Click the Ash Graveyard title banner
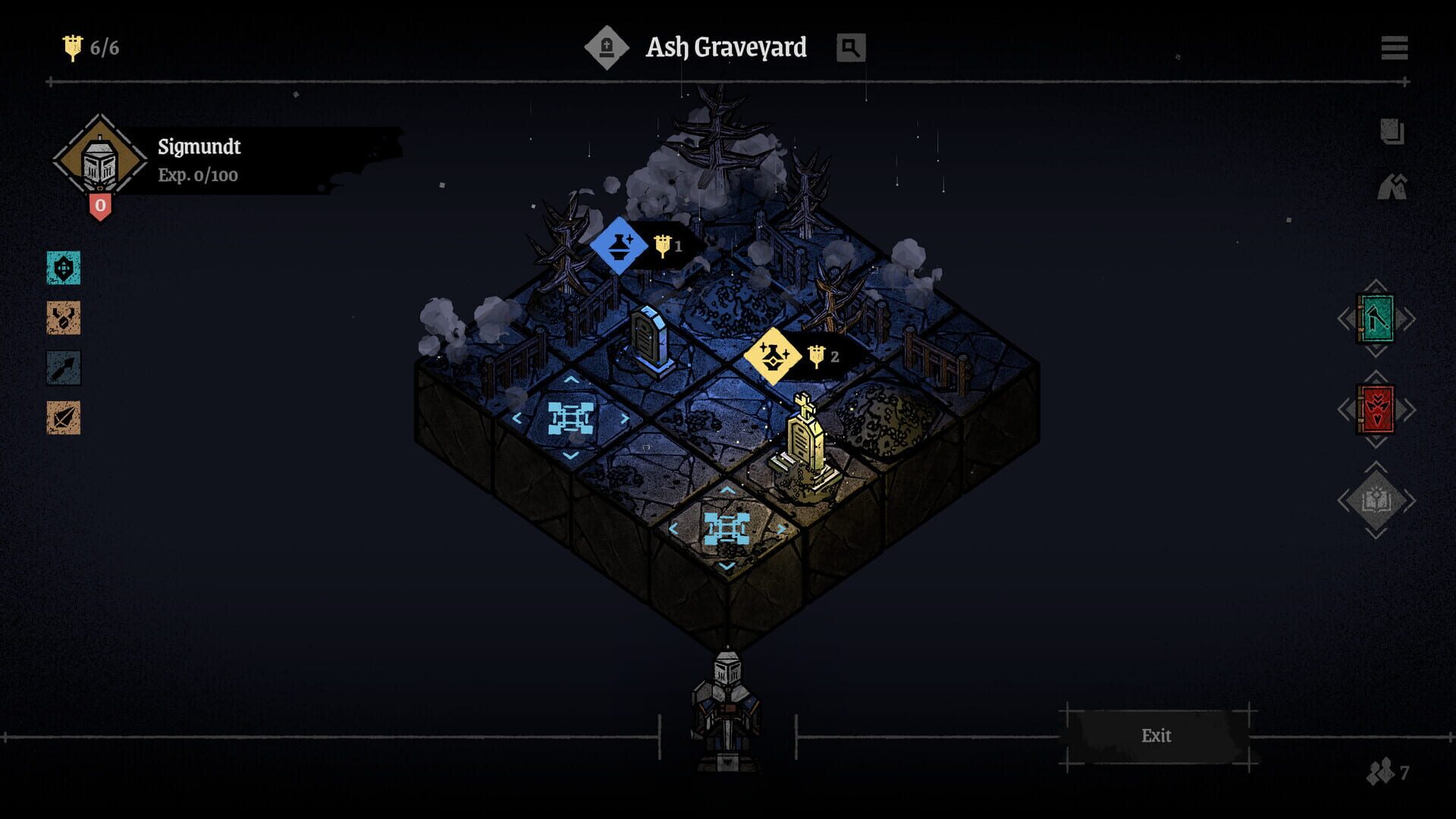Viewport: 1456px width, 819px height. click(726, 47)
